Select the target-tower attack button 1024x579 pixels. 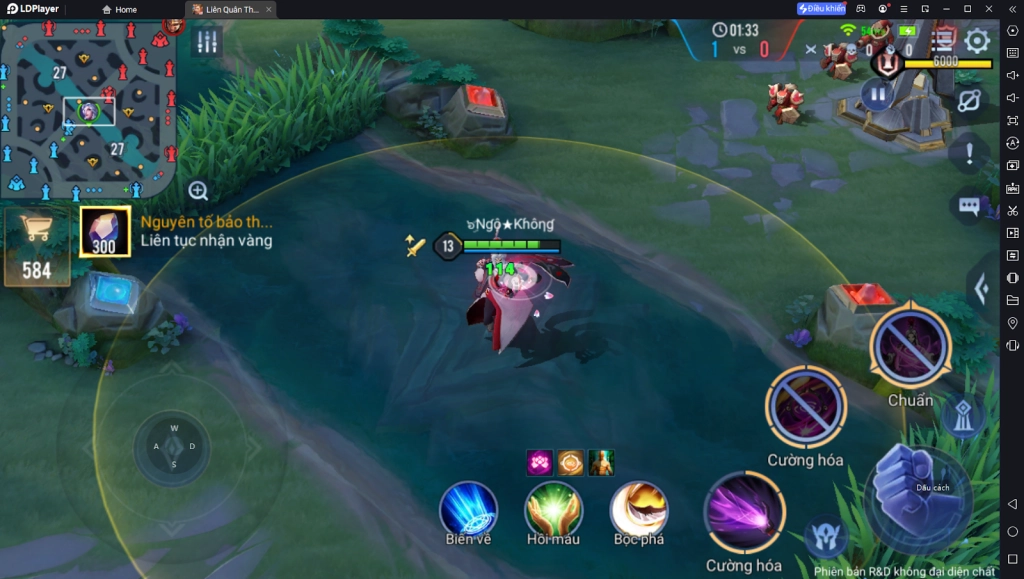(x=962, y=418)
